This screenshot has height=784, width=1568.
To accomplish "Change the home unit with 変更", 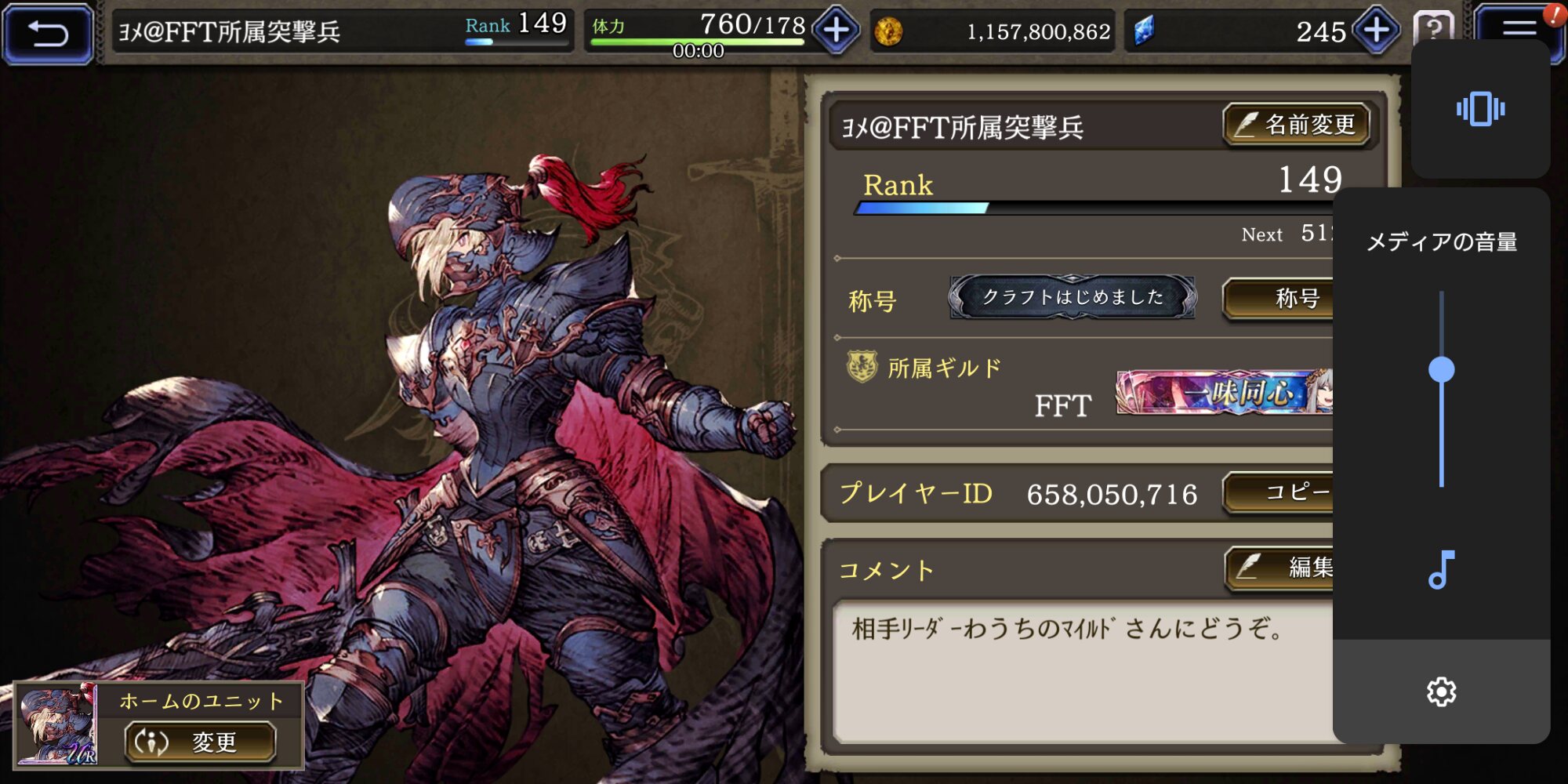I will pos(201,742).
